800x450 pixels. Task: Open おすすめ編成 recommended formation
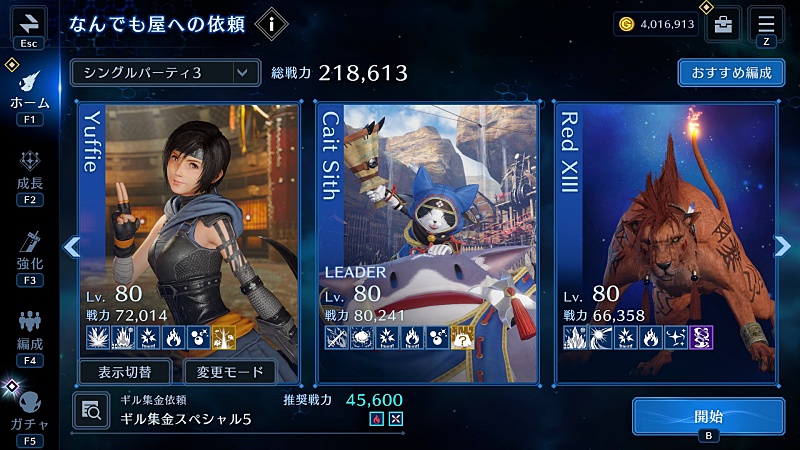pos(730,73)
